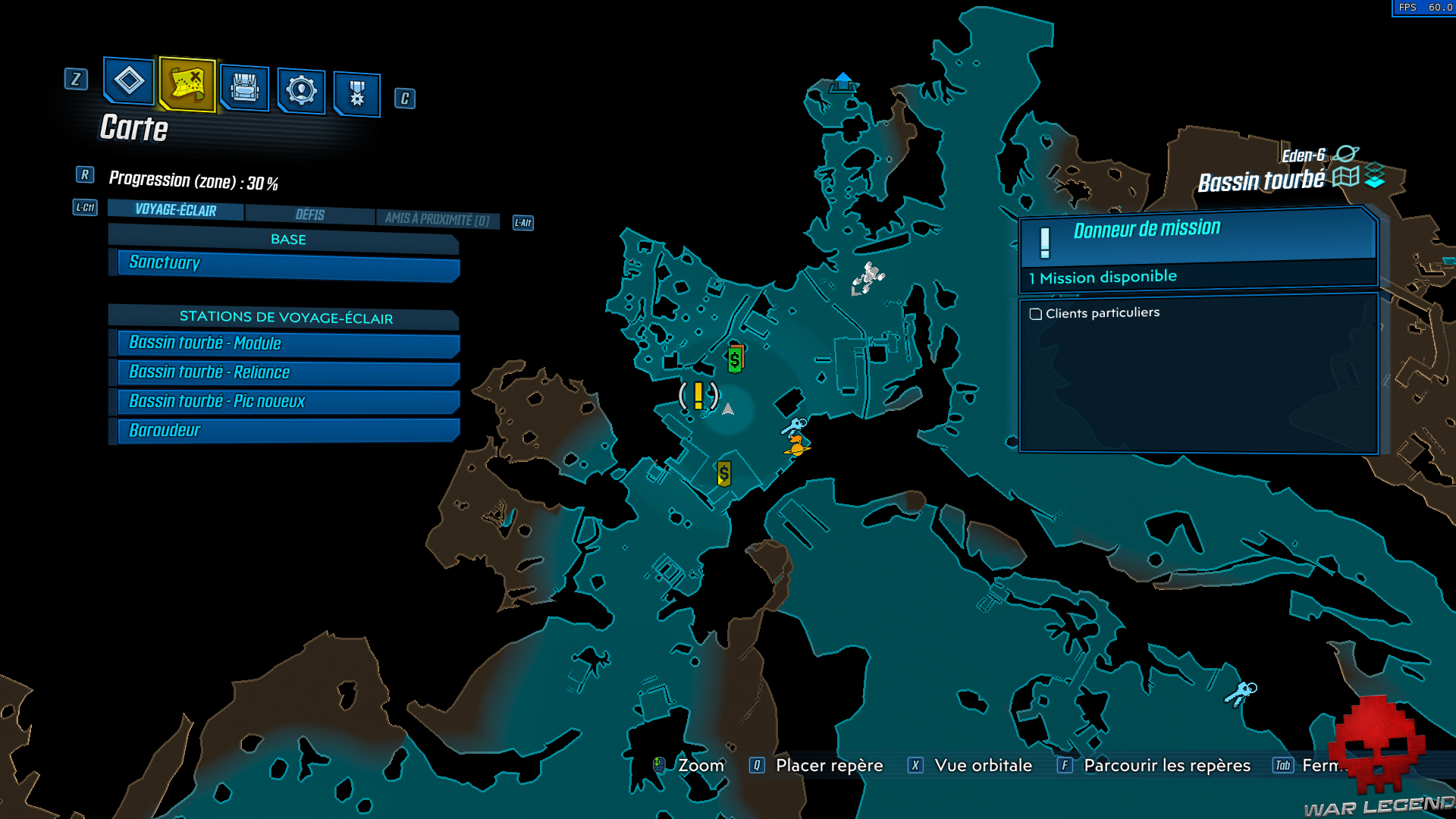Click the upper dollar vending machine marker
The height and width of the screenshot is (819, 1456).
pyautogui.click(x=734, y=358)
